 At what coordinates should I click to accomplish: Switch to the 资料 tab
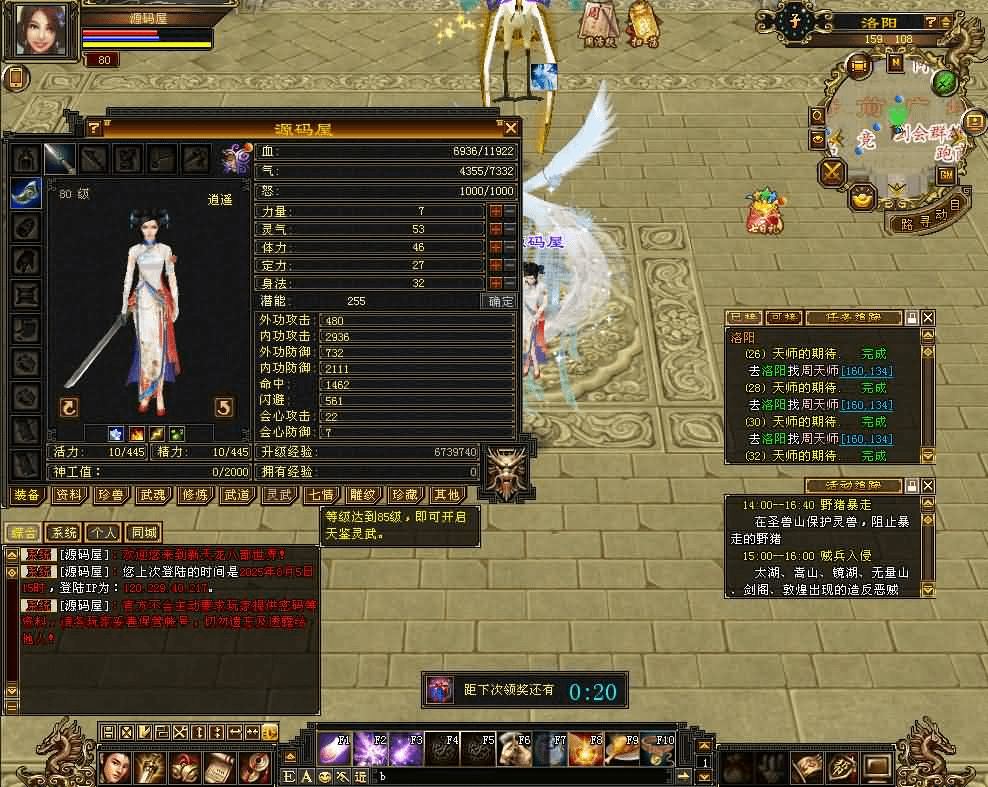[x=69, y=495]
